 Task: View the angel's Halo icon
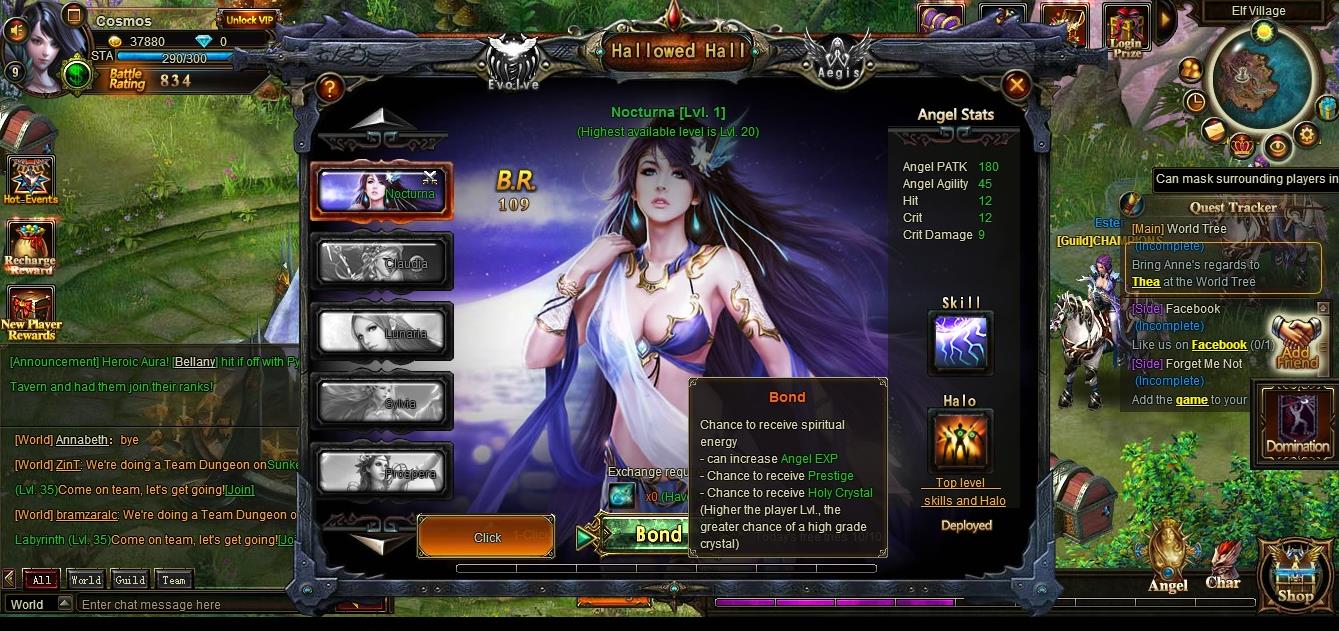coord(960,441)
